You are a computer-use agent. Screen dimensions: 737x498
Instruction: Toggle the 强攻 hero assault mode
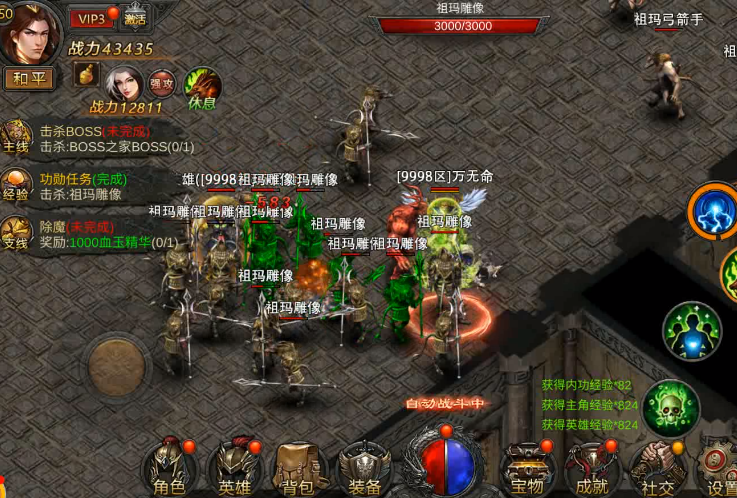tap(161, 81)
